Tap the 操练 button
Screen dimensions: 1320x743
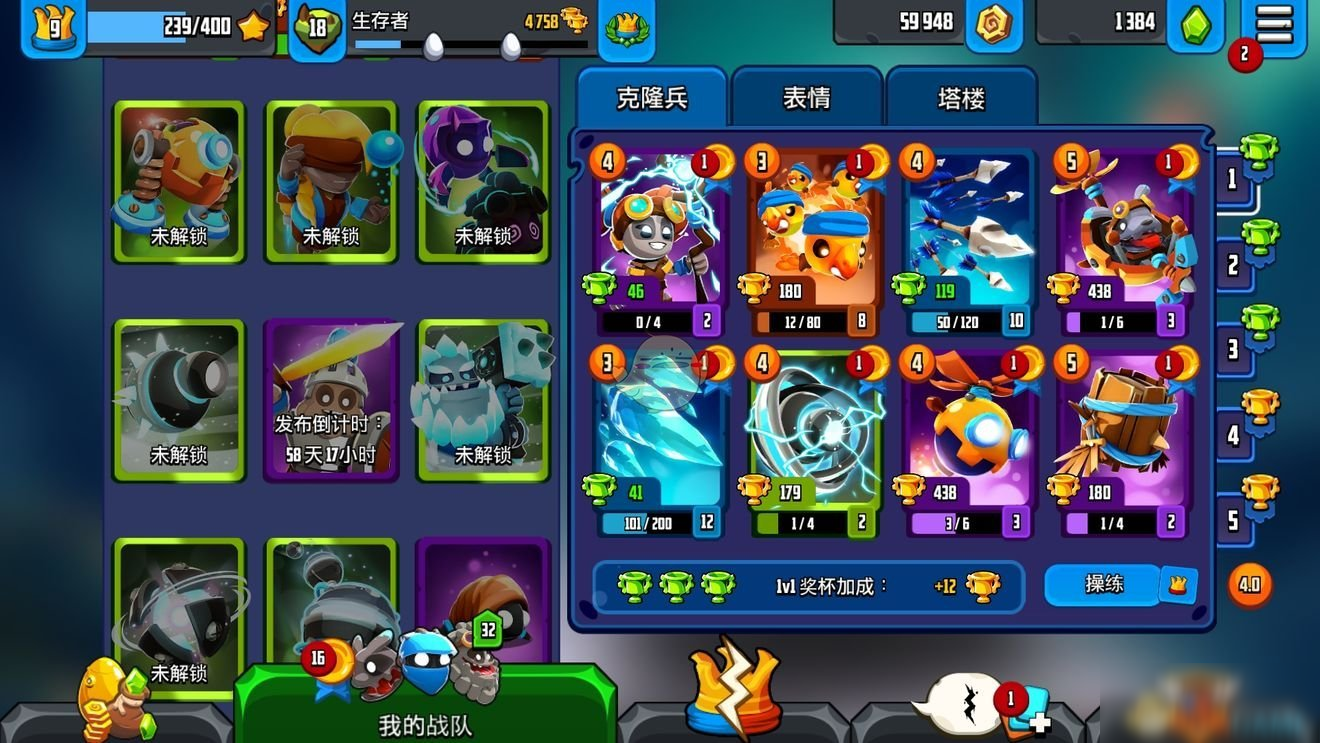(x=1104, y=584)
